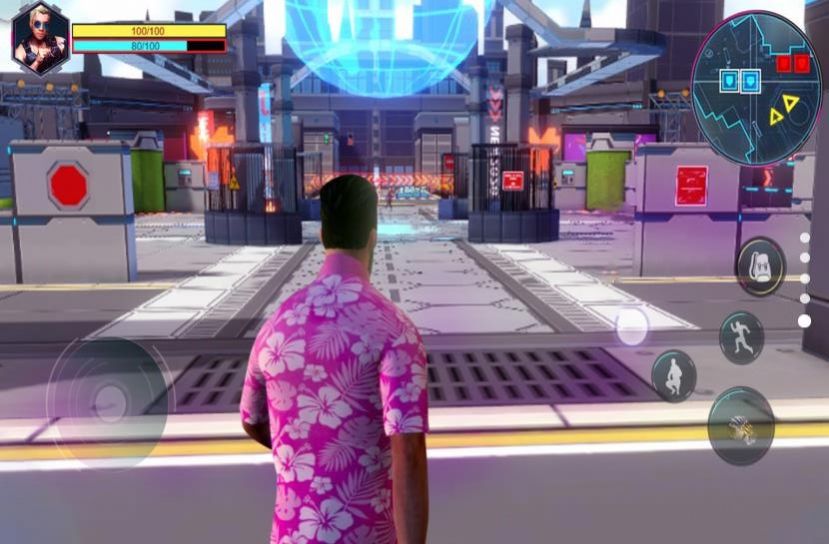Screen dimensions: 829x544
Task: Open the backpack inventory button
Action: tap(760, 266)
